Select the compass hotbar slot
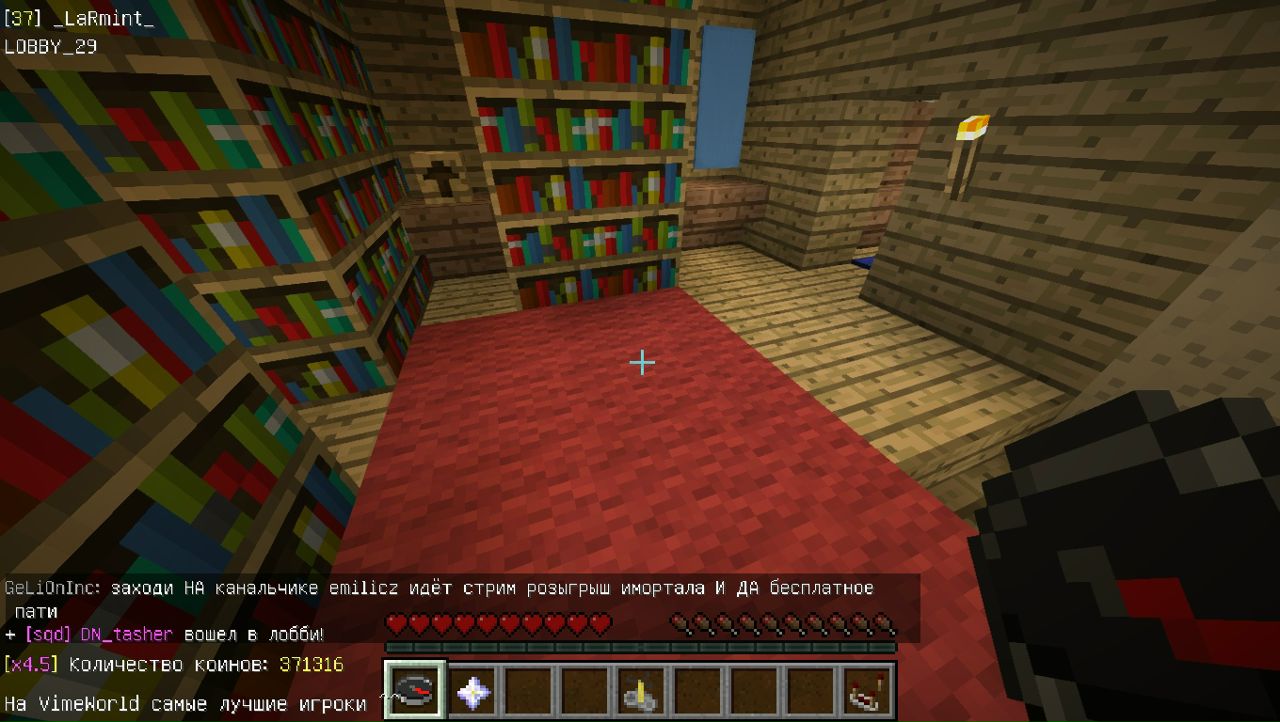 415,690
